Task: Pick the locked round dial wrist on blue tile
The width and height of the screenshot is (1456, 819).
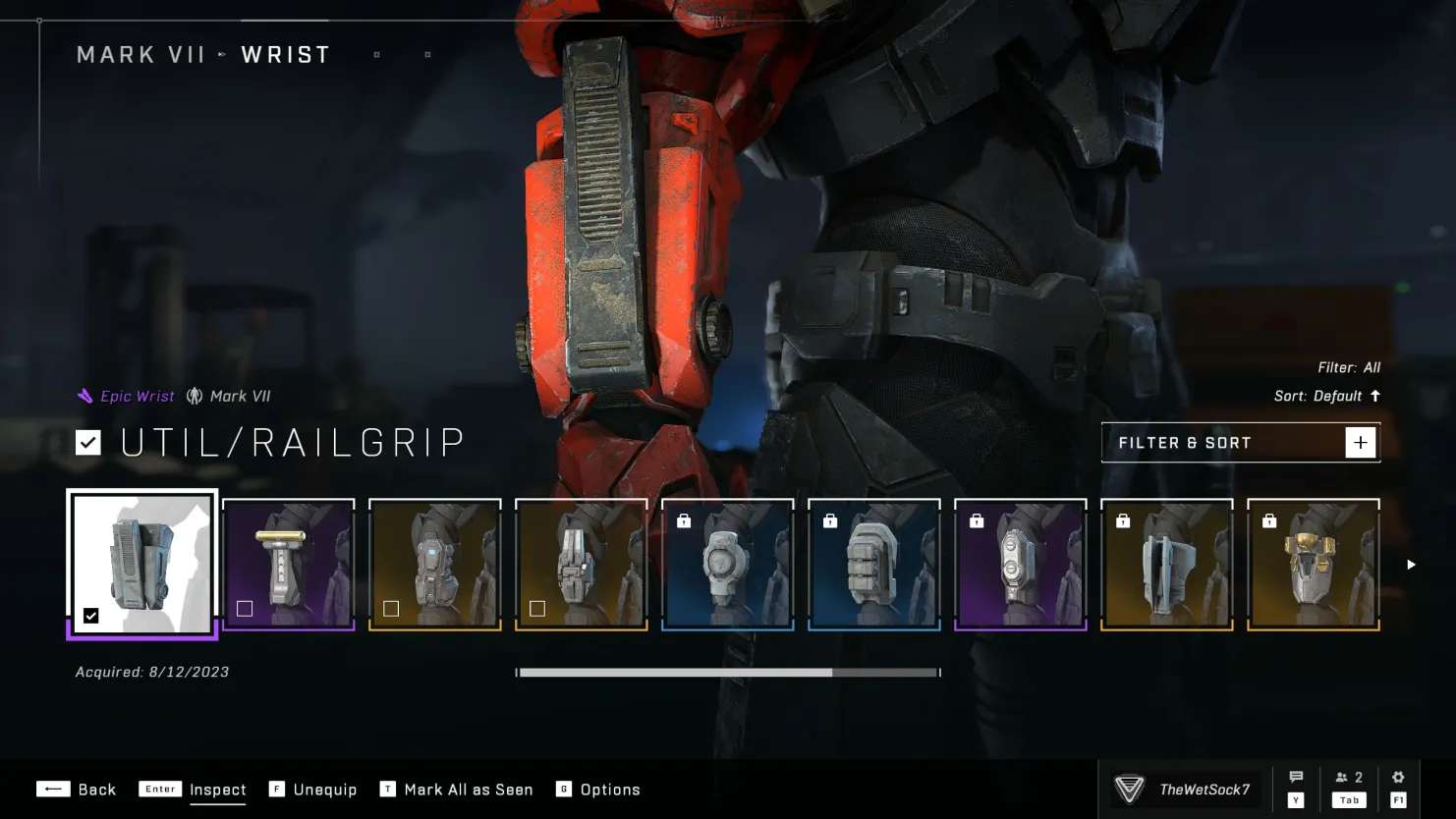Action: pyautogui.click(x=728, y=565)
